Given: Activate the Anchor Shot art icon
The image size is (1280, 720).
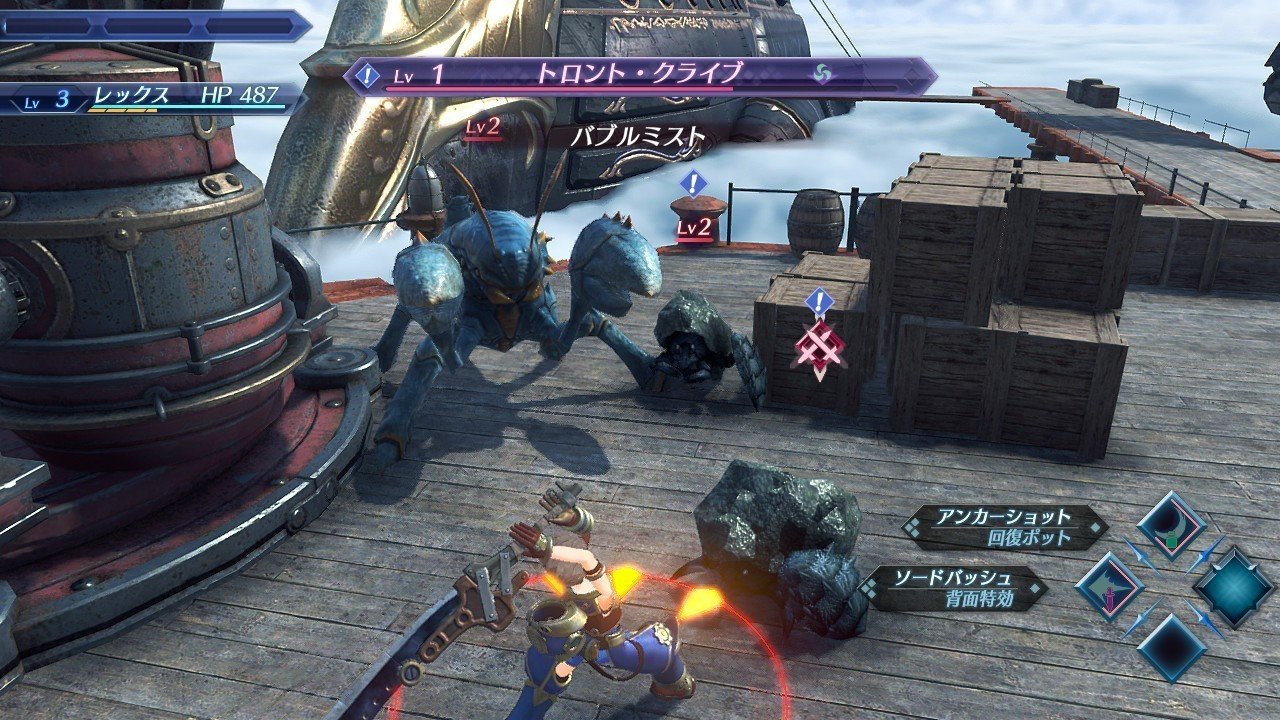Looking at the screenshot, I should (x=1171, y=527).
